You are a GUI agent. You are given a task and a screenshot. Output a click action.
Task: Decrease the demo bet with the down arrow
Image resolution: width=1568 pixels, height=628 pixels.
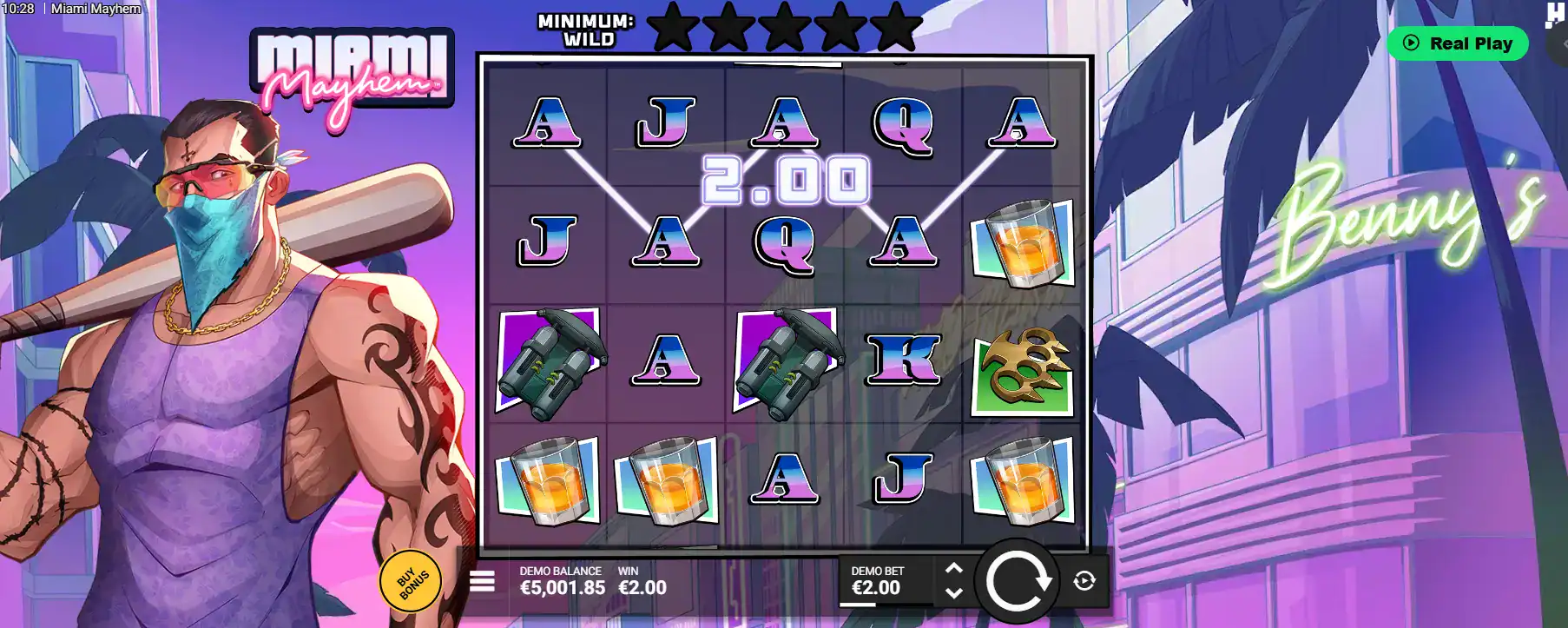[953, 593]
